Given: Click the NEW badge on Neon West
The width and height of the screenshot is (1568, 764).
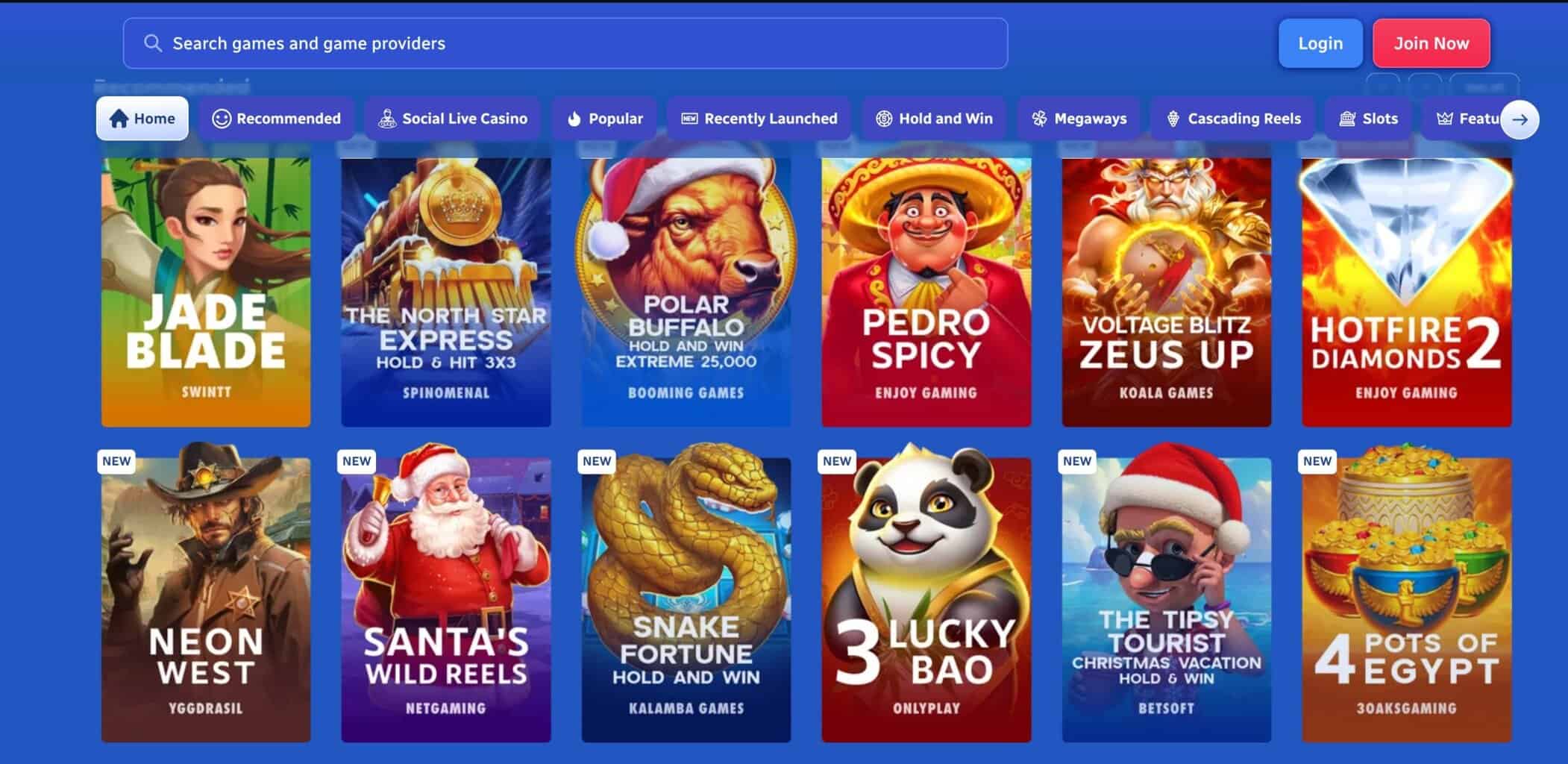Looking at the screenshot, I should tap(117, 462).
